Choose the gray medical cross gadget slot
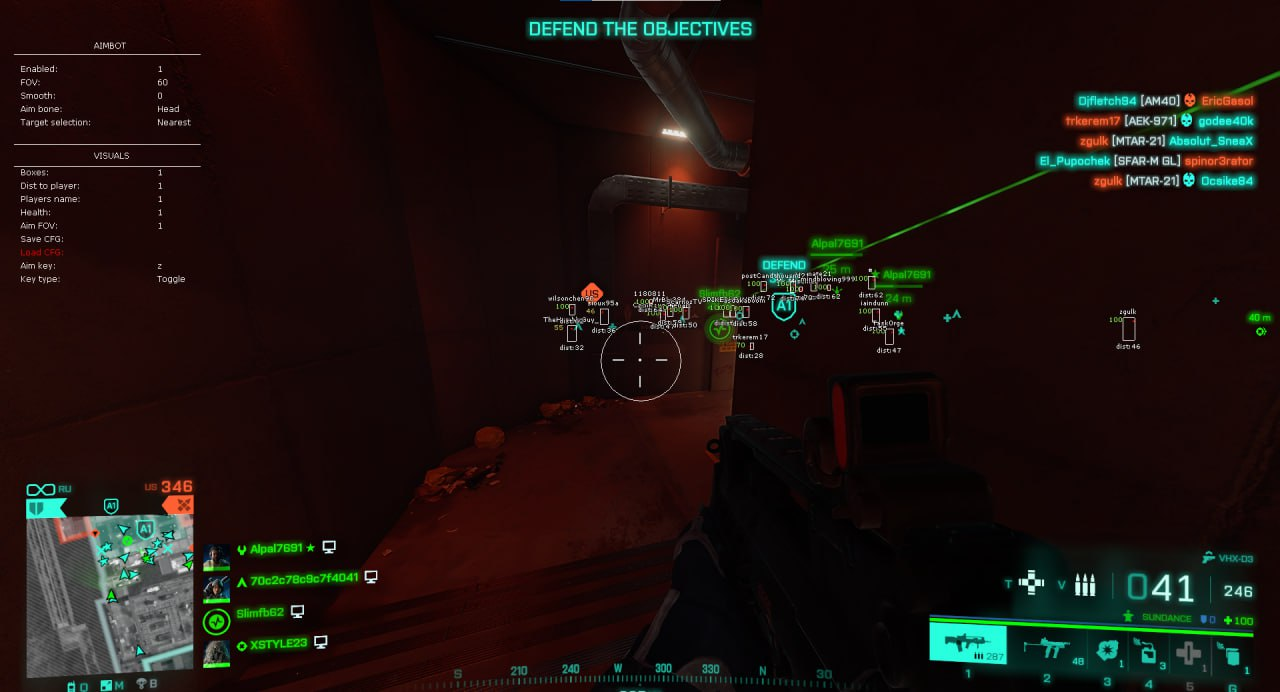 1188,652
